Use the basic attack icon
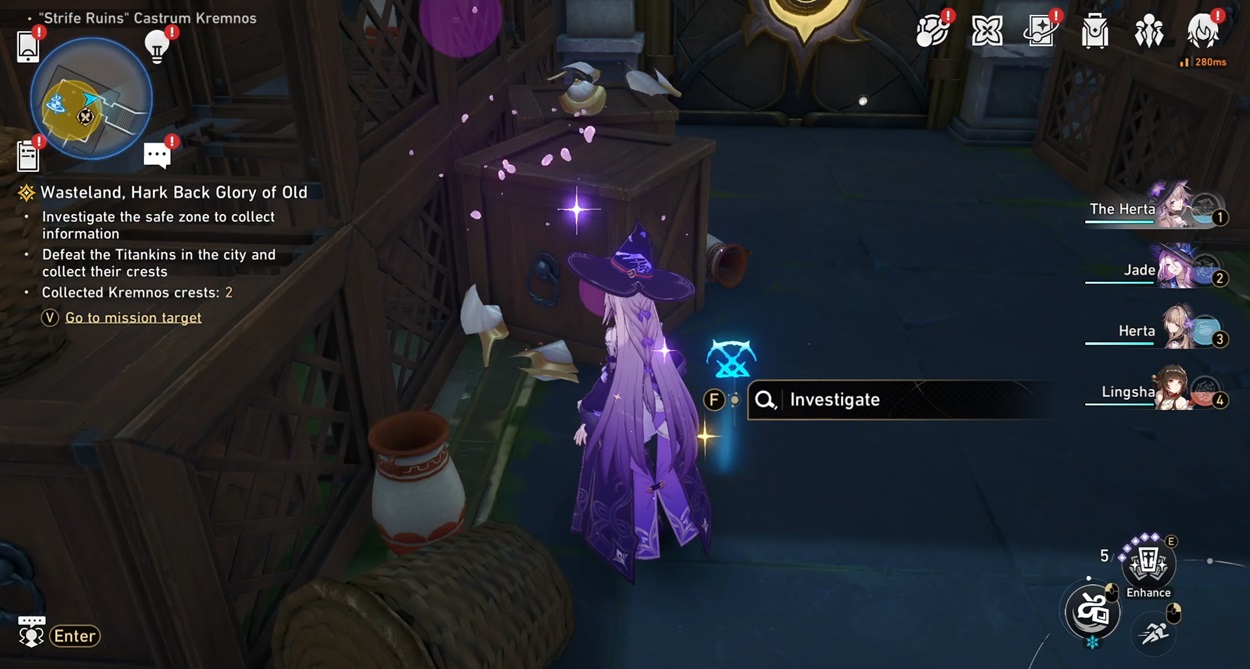Screen dimensions: 1250x669 1091,610
